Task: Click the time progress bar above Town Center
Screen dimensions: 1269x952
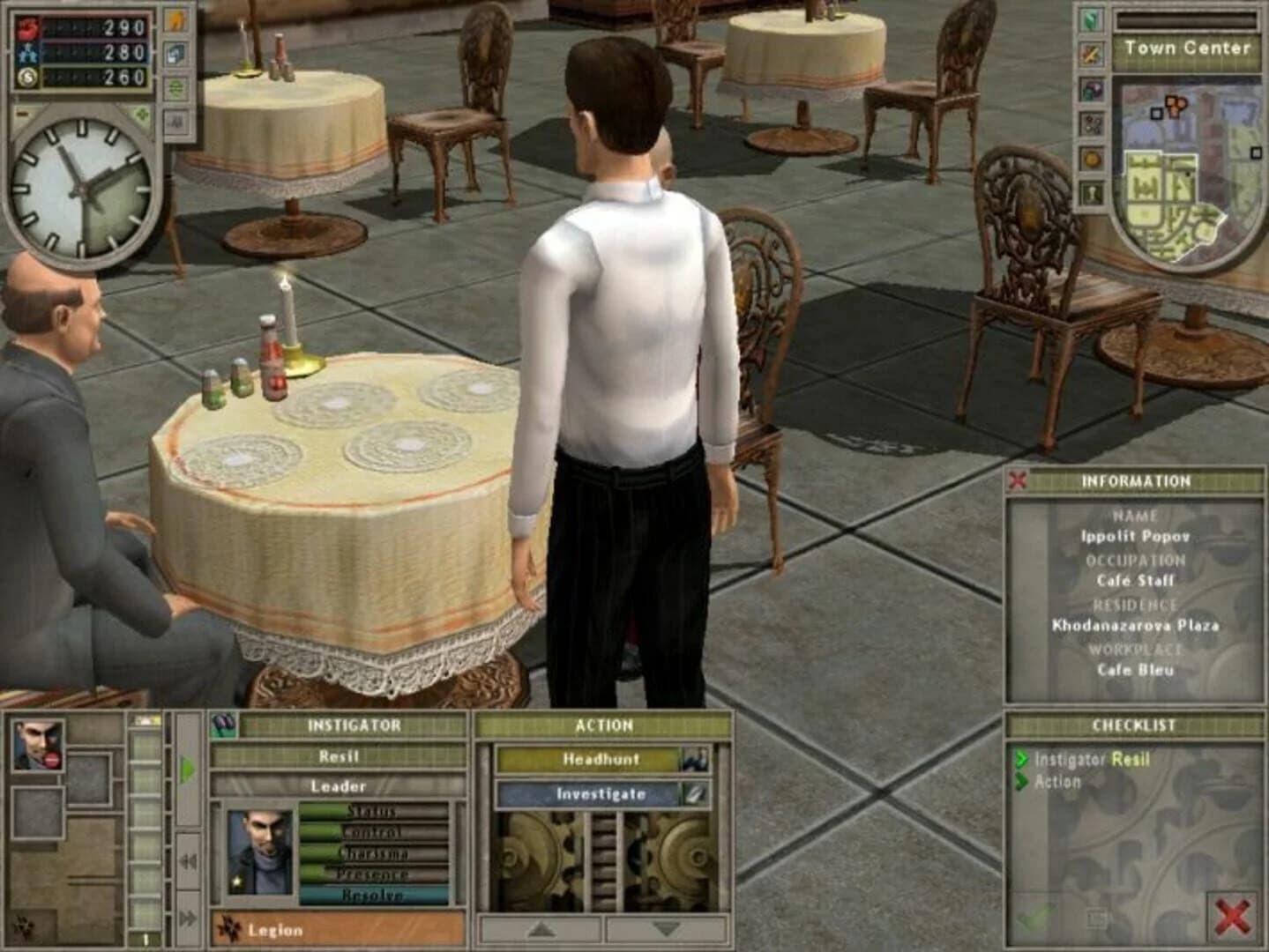Action: point(1185,22)
